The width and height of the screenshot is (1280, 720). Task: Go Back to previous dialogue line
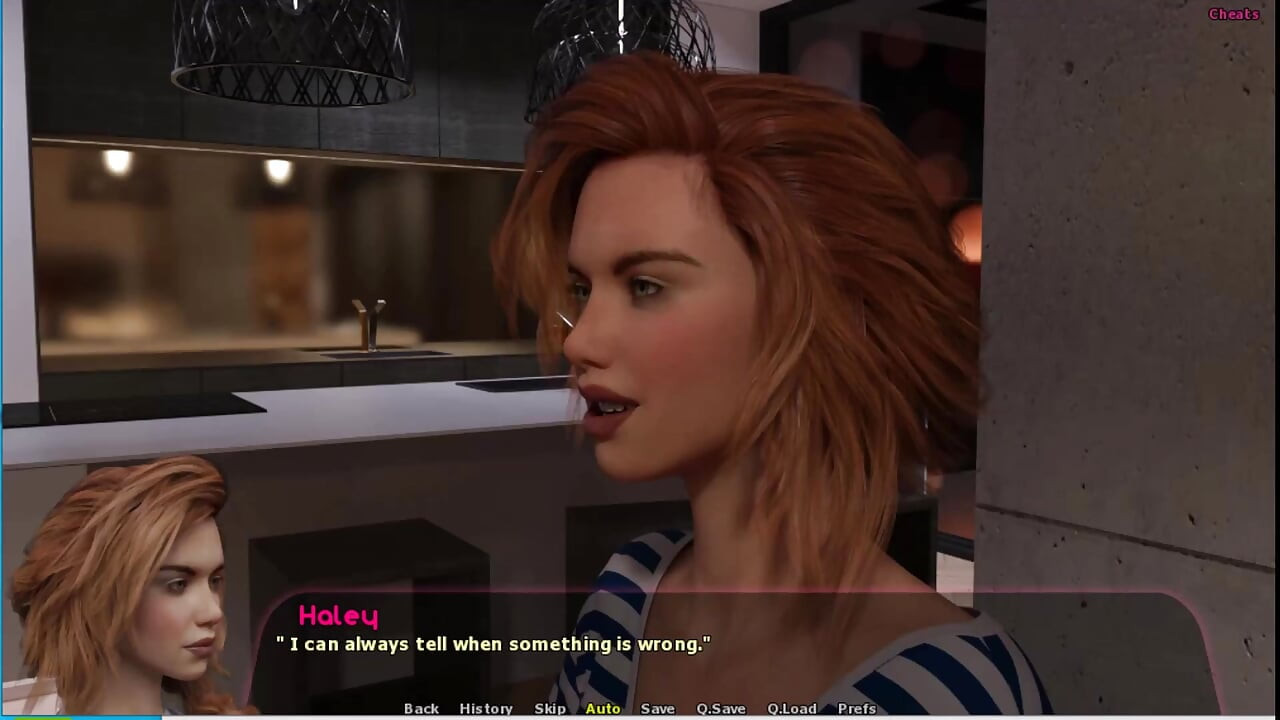coord(421,708)
